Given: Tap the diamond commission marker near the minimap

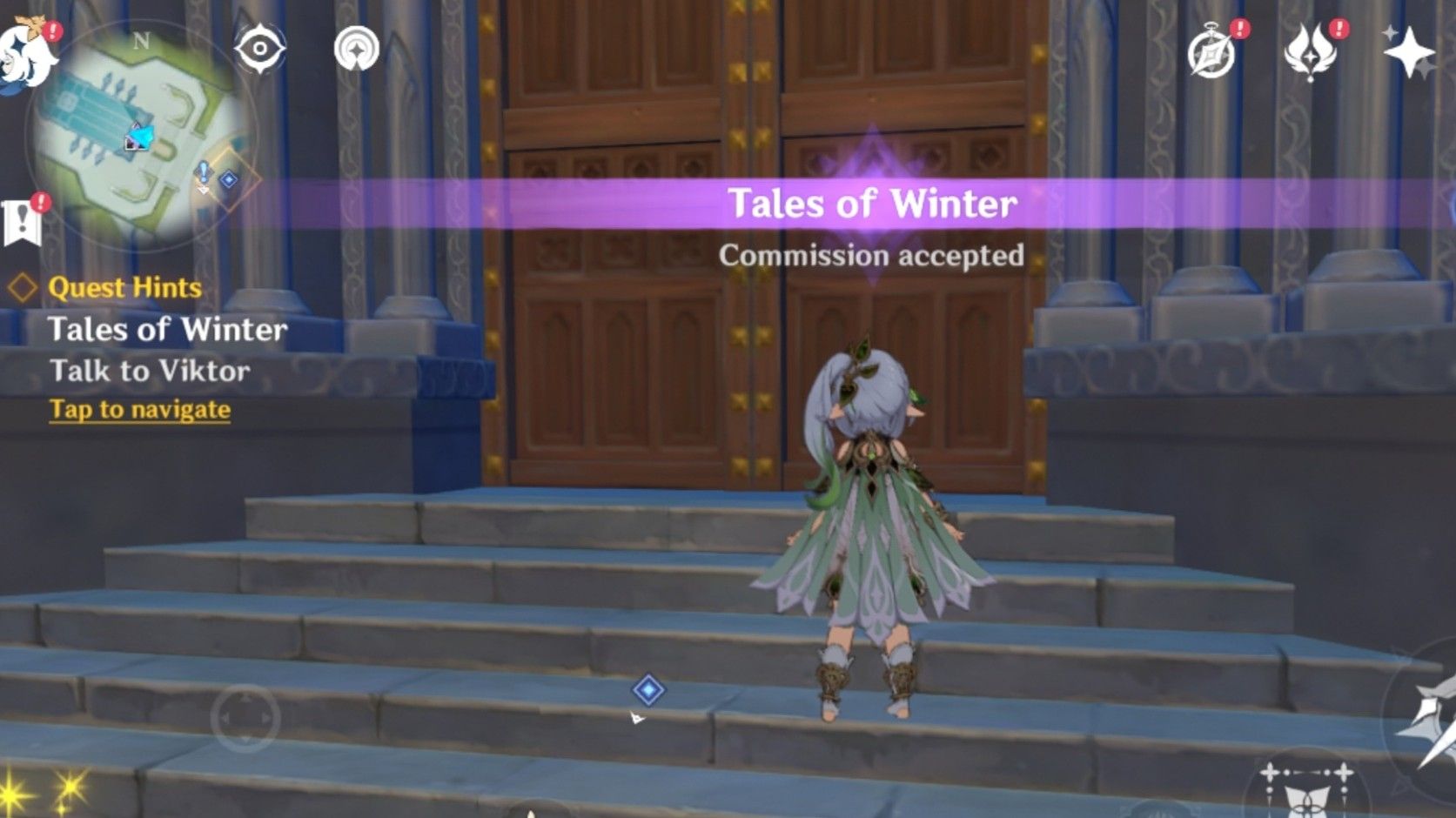Looking at the screenshot, I should tap(228, 181).
